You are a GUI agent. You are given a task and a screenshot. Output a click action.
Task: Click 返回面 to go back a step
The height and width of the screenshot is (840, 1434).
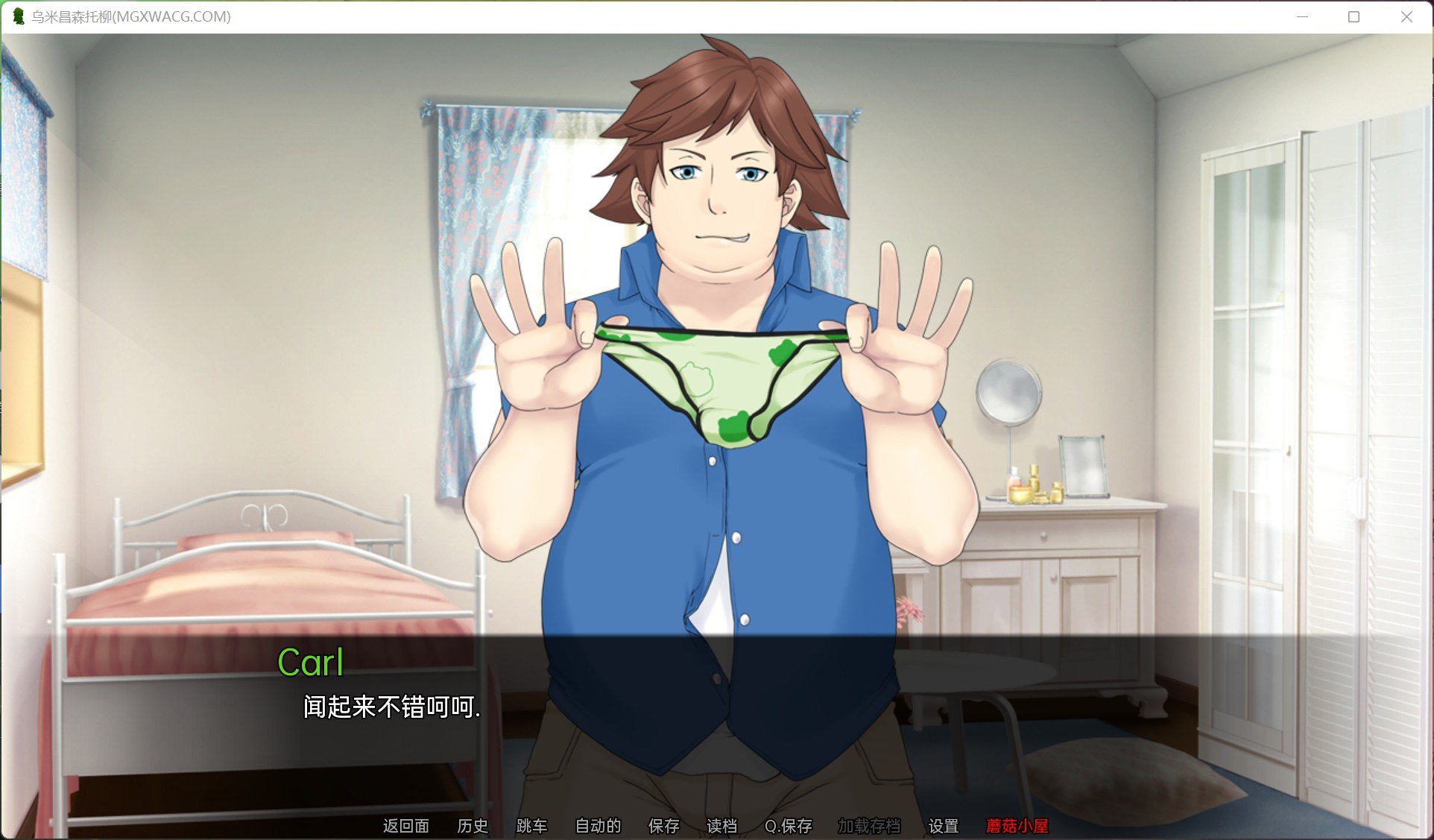tap(406, 826)
